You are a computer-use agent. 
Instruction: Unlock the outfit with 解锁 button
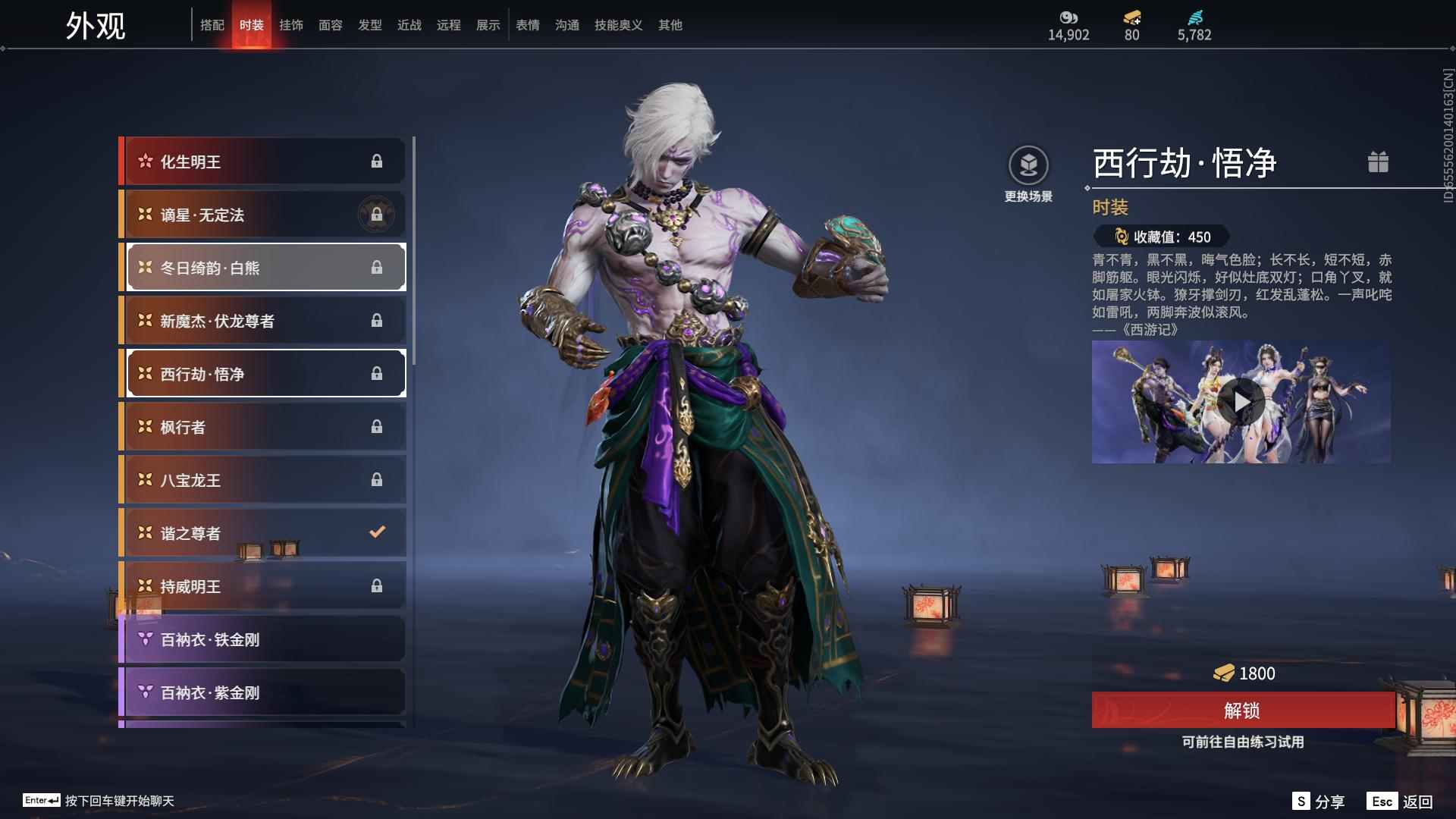click(x=1242, y=710)
